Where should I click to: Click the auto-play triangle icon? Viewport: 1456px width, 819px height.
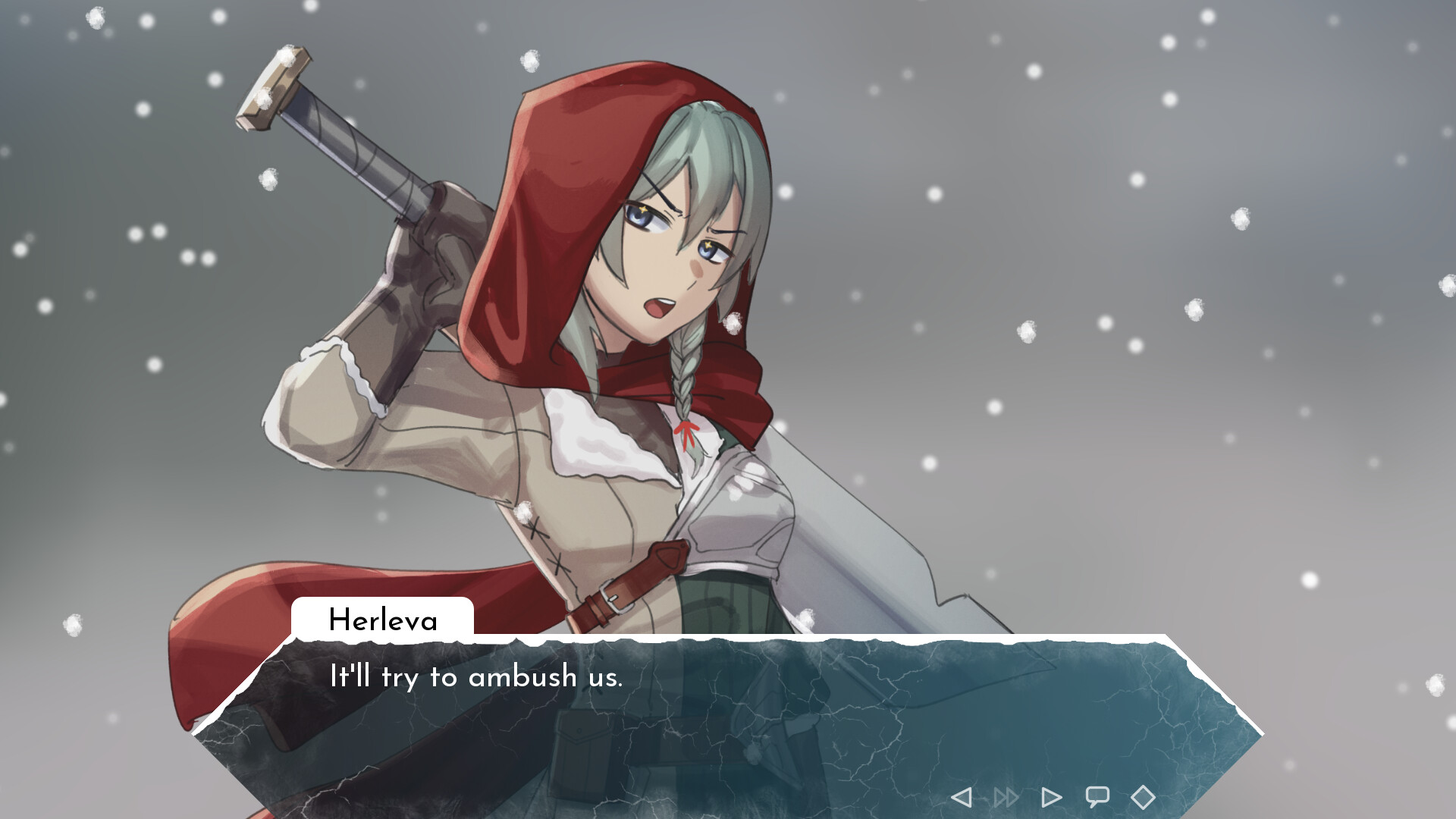(1051, 796)
